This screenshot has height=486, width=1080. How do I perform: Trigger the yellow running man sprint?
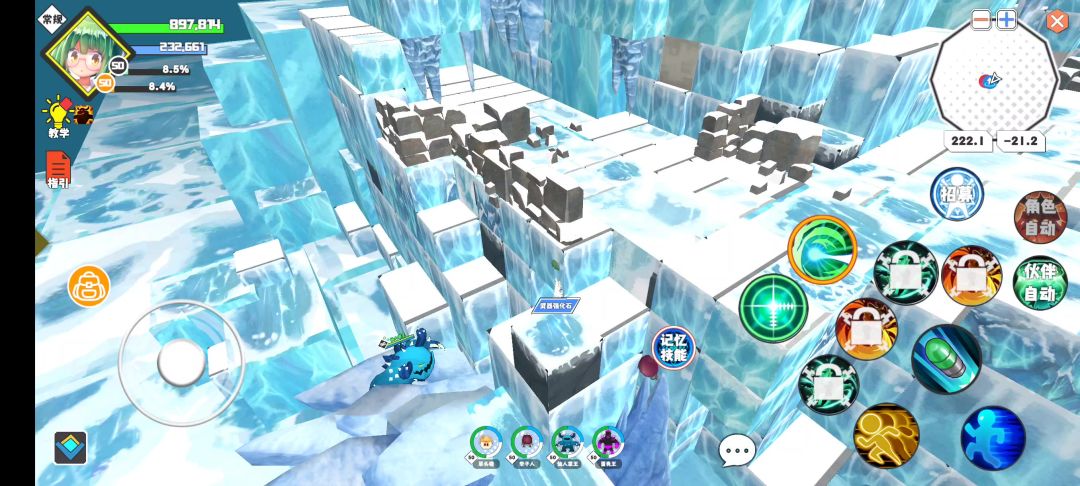[886, 436]
